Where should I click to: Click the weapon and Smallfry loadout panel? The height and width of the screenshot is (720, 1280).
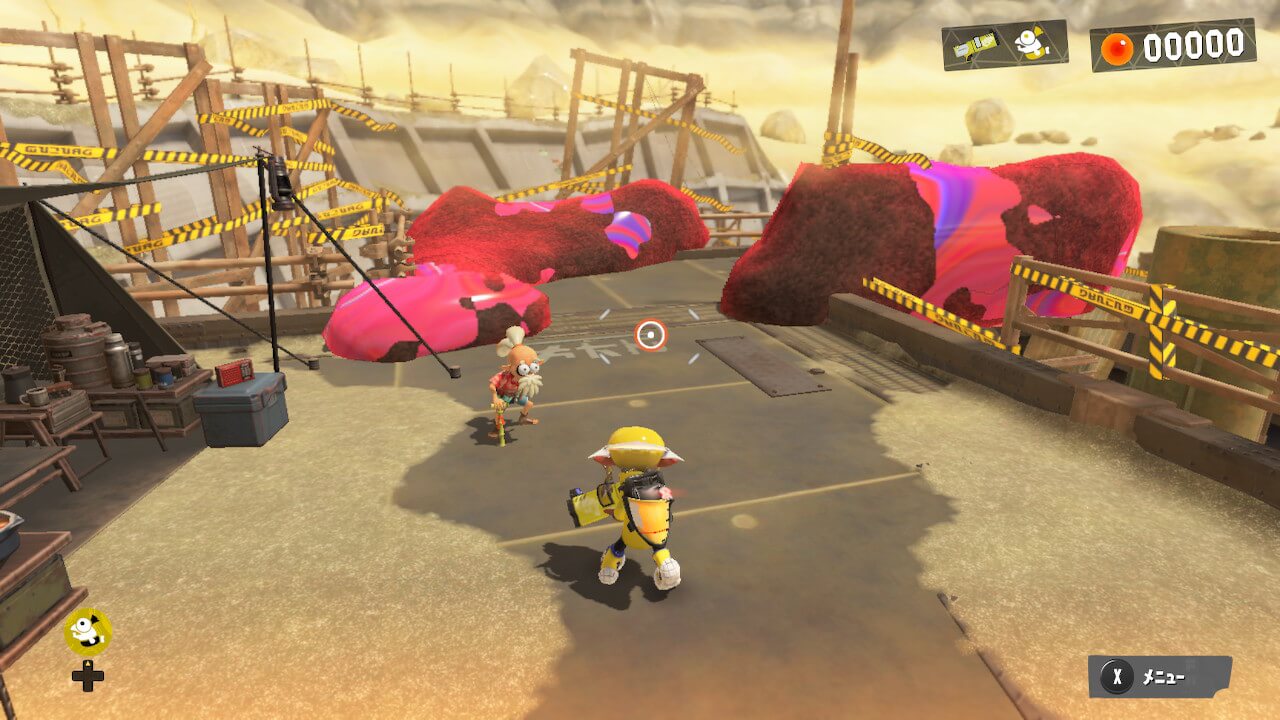click(x=1004, y=44)
